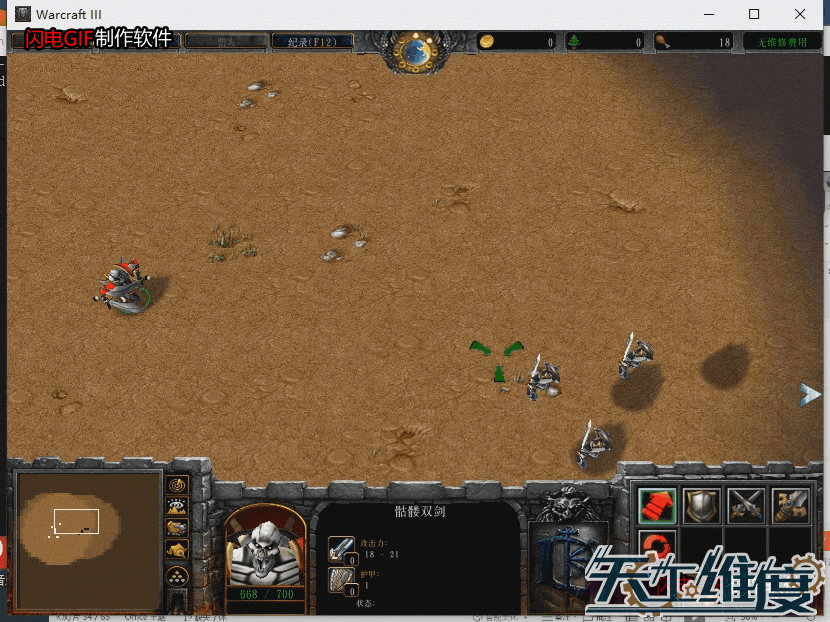Toggle minimap creep camp display button
830x622 pixels.
178,549
